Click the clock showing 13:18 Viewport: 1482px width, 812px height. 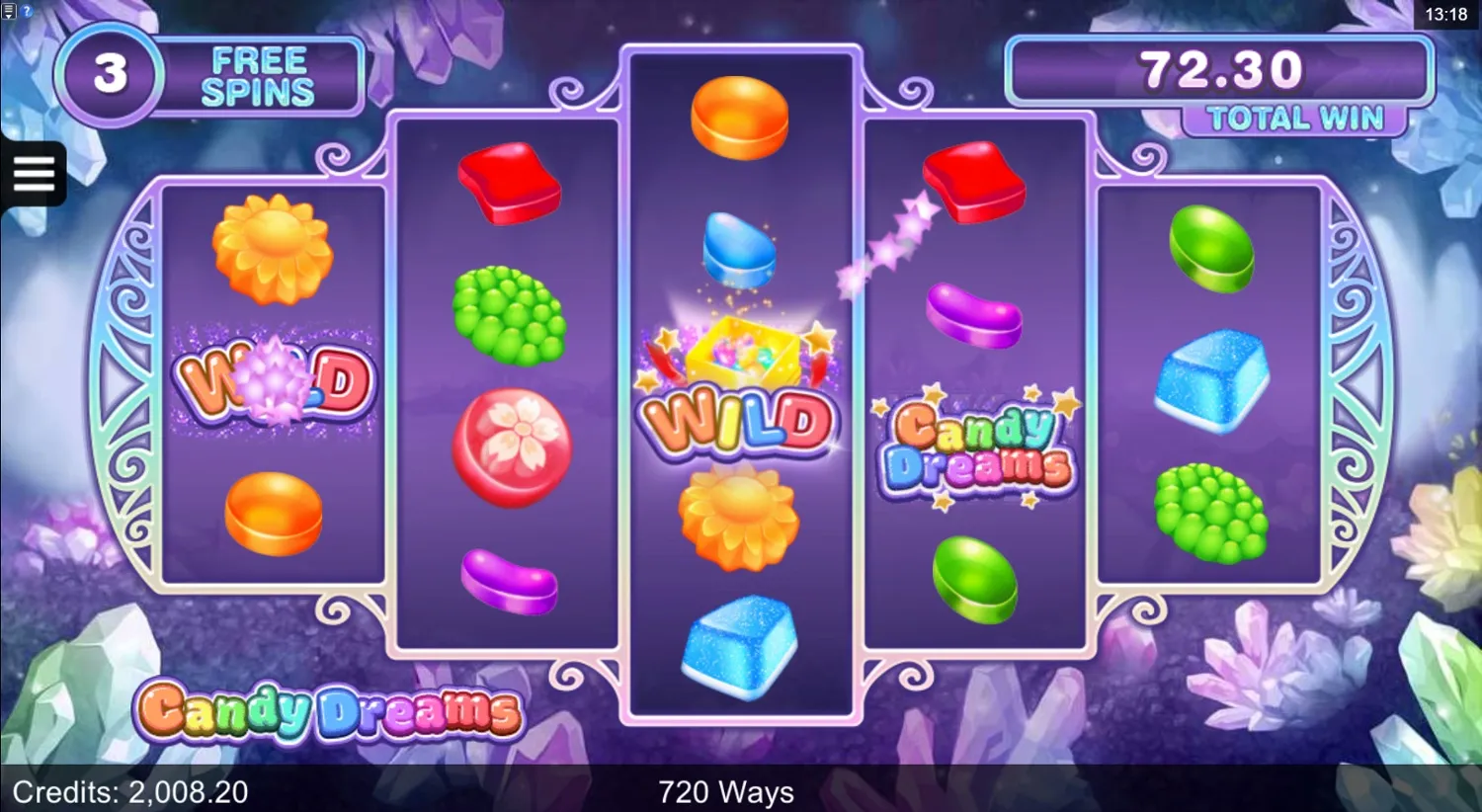click(x=1445, y=15)
